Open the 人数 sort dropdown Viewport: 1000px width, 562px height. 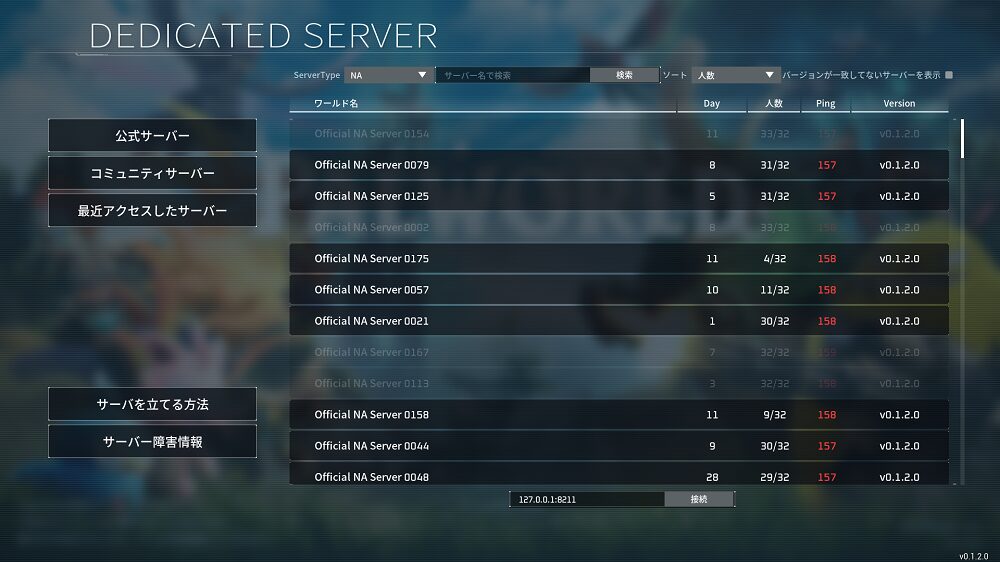[x=735, y=75]
